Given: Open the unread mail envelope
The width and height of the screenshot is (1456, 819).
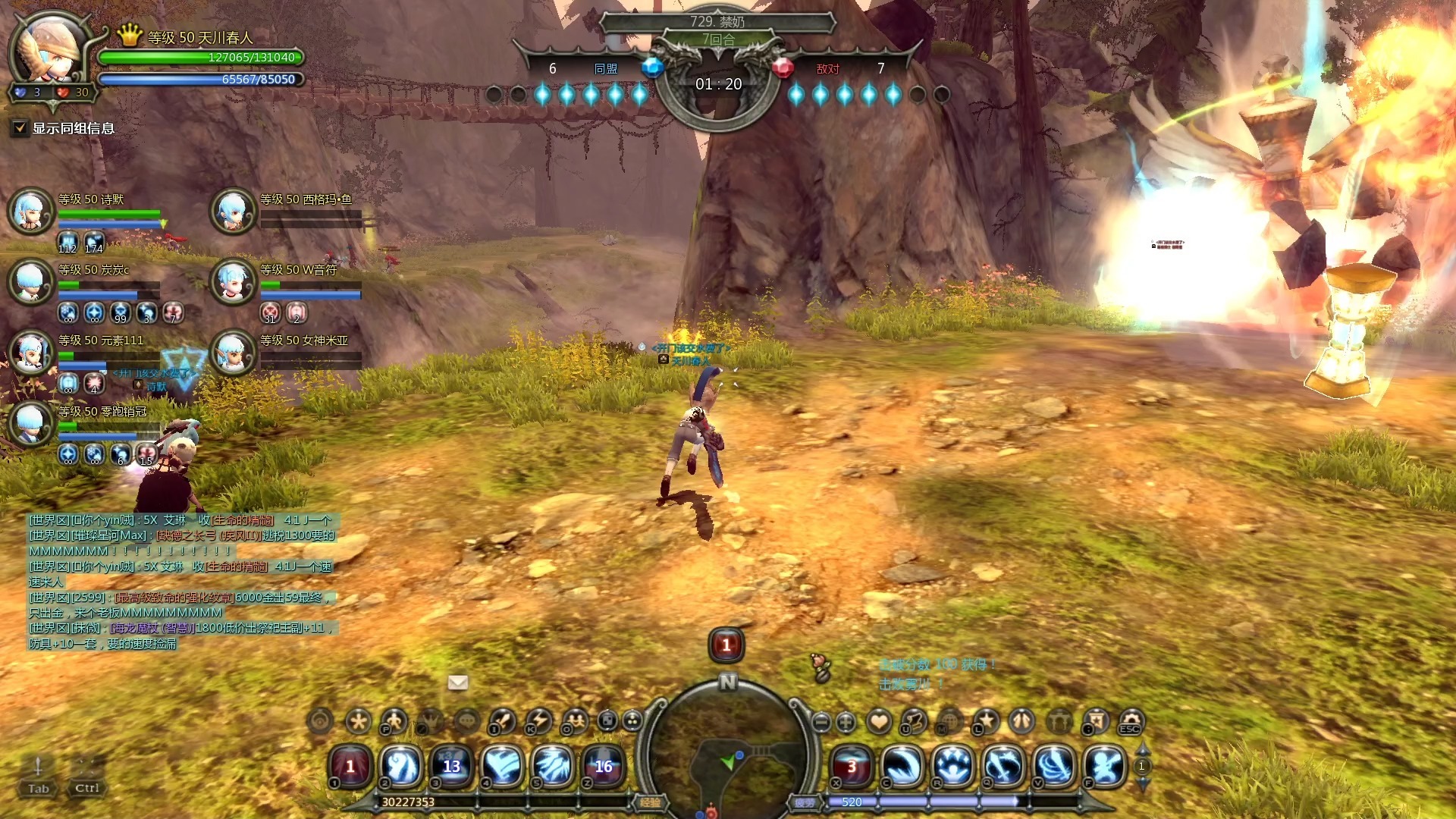Looking at the screenshot, I should (458, 682).
